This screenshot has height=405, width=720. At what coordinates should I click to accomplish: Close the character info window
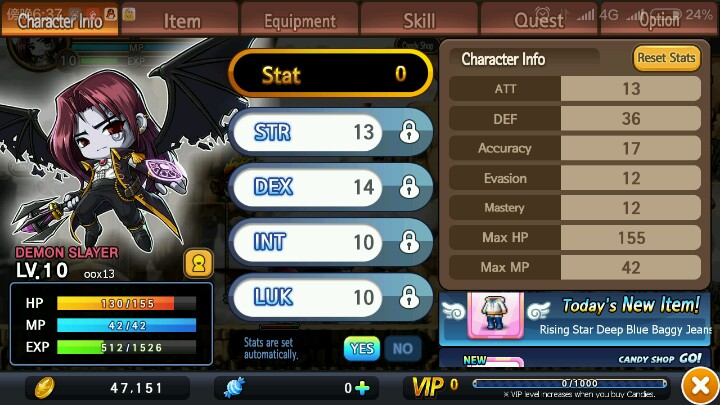point(696,386)
